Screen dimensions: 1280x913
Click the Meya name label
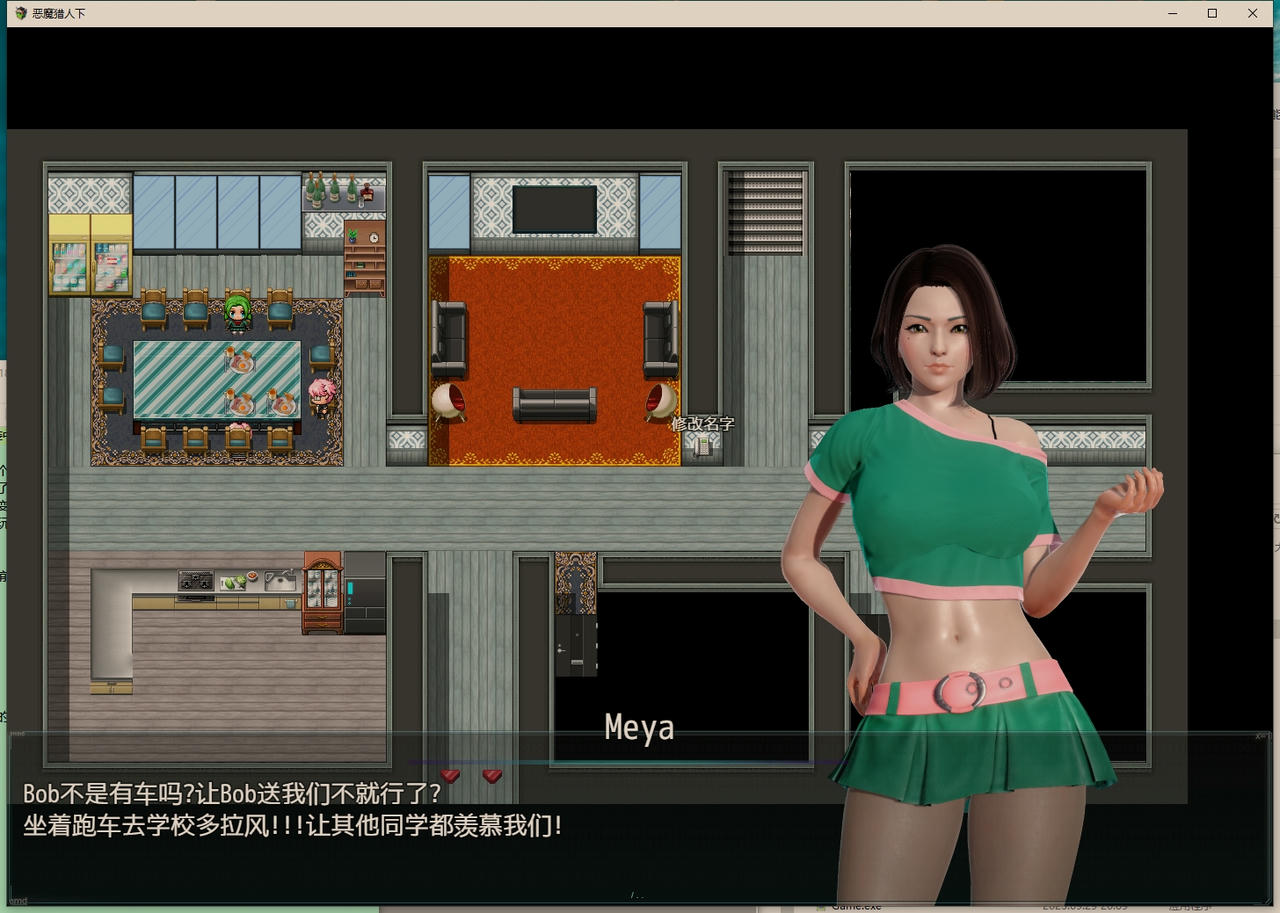pyautogui.click(x=639, y=728)
